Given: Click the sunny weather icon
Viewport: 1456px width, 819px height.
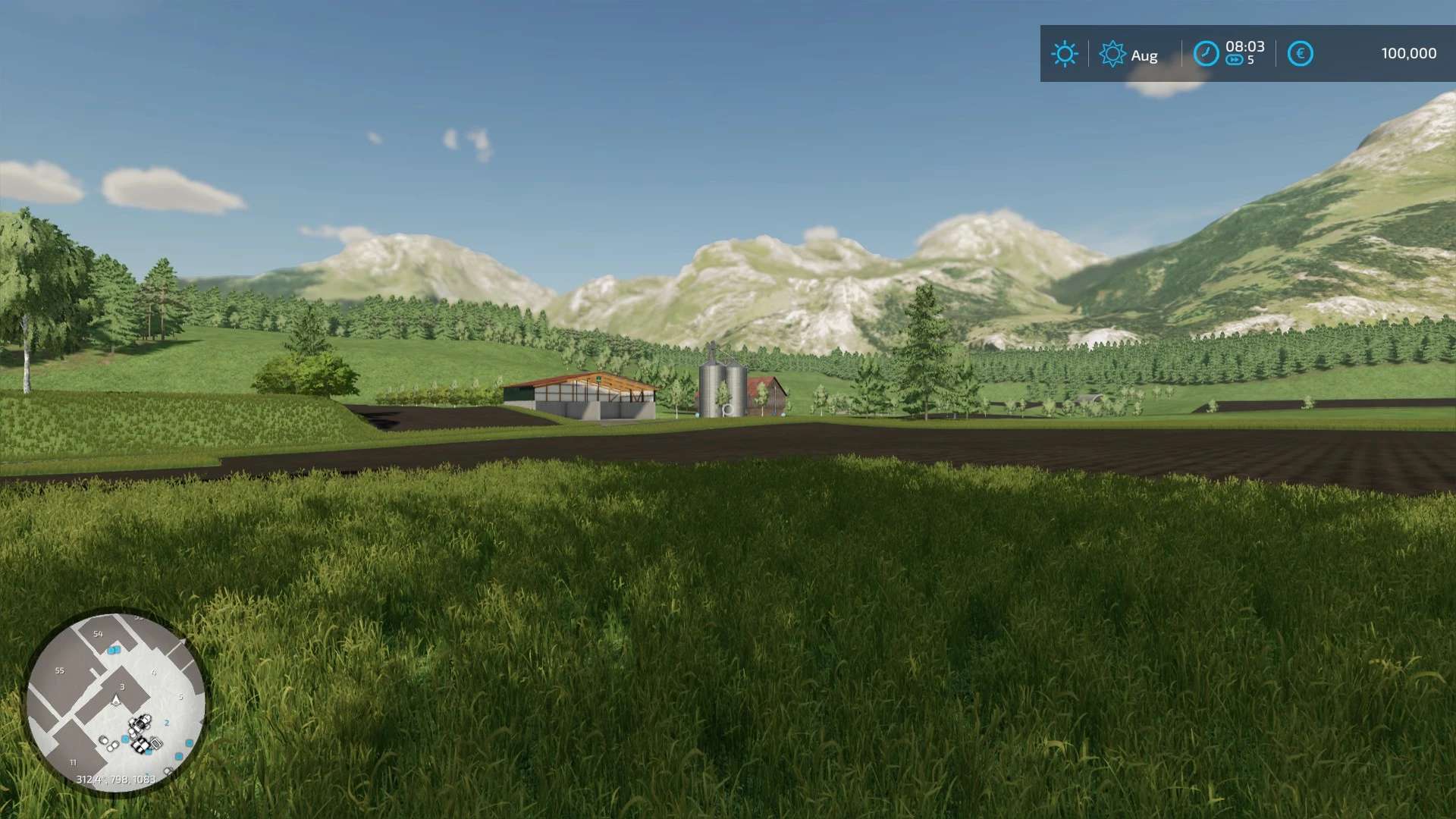Looking at the screenshot, I should (1064, 54).
